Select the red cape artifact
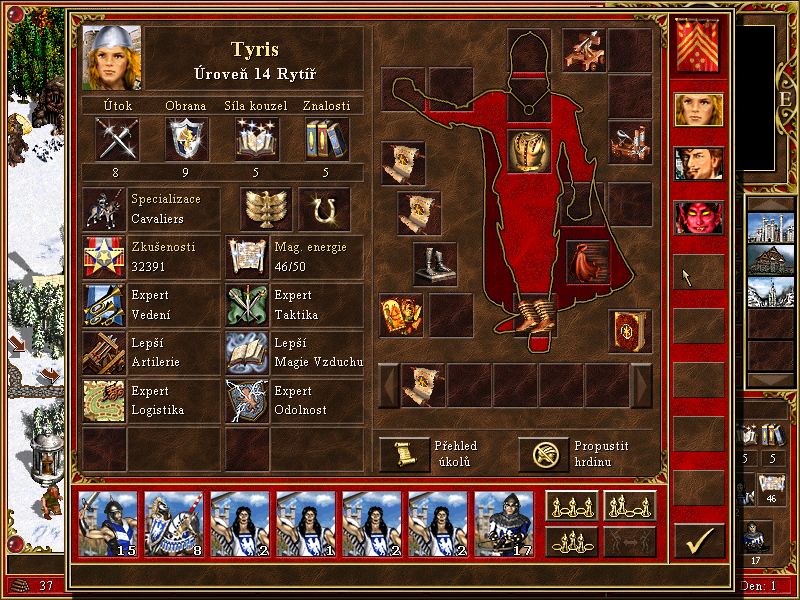 (x=588, y=261)
